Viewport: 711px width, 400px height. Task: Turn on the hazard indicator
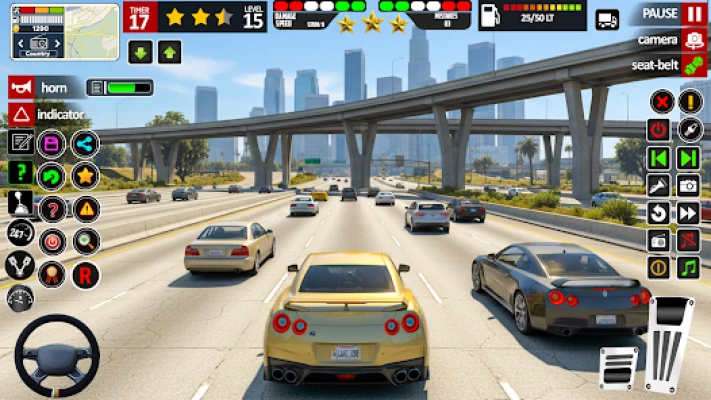click(x=21, y=115)
